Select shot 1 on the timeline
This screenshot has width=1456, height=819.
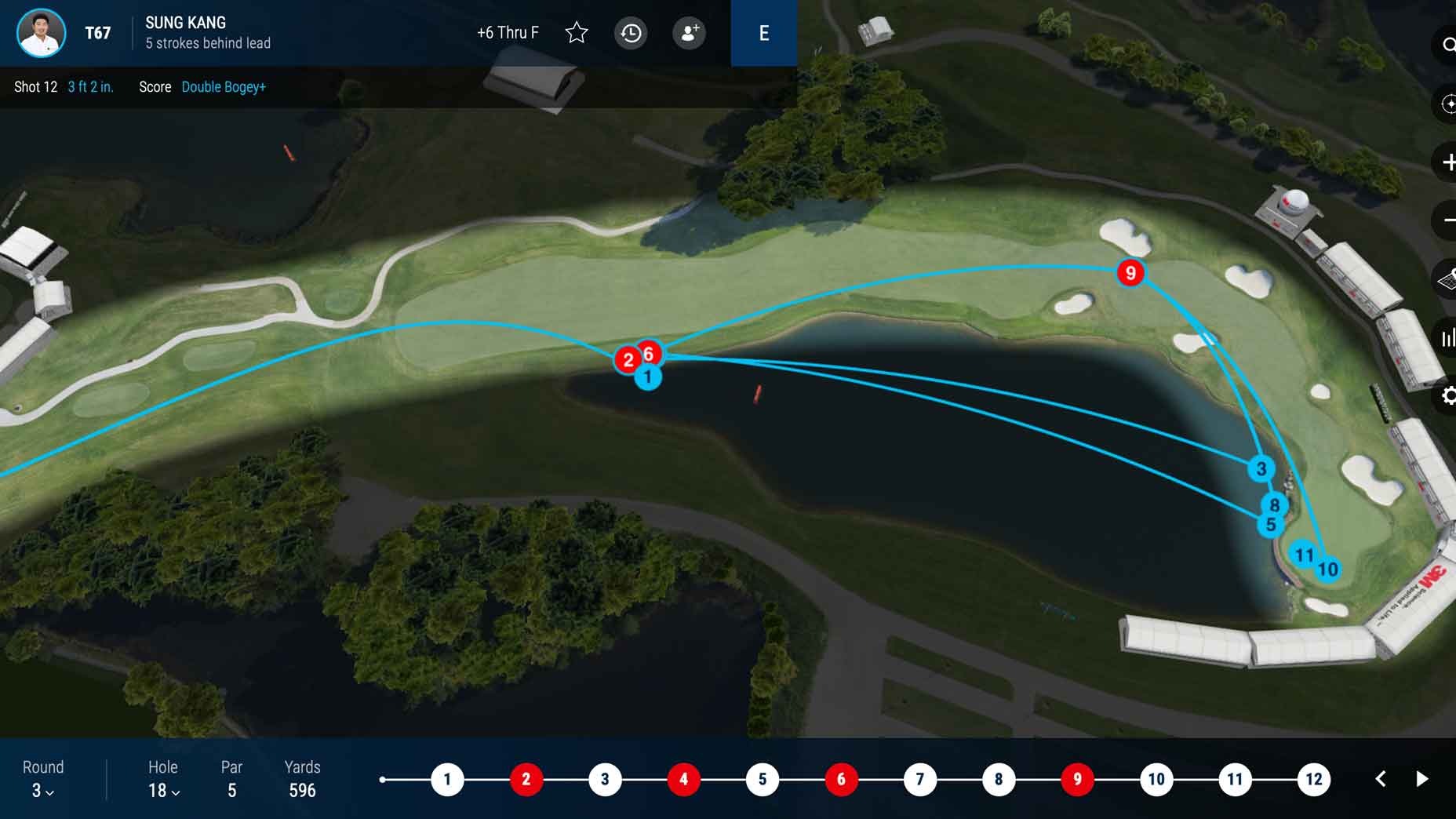447,779
